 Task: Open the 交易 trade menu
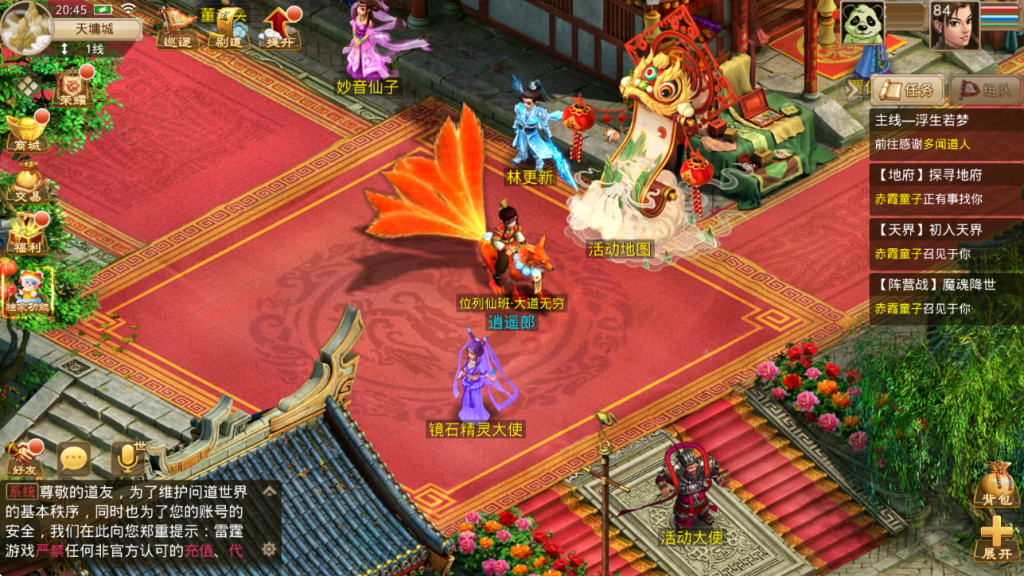pos(27,183)
